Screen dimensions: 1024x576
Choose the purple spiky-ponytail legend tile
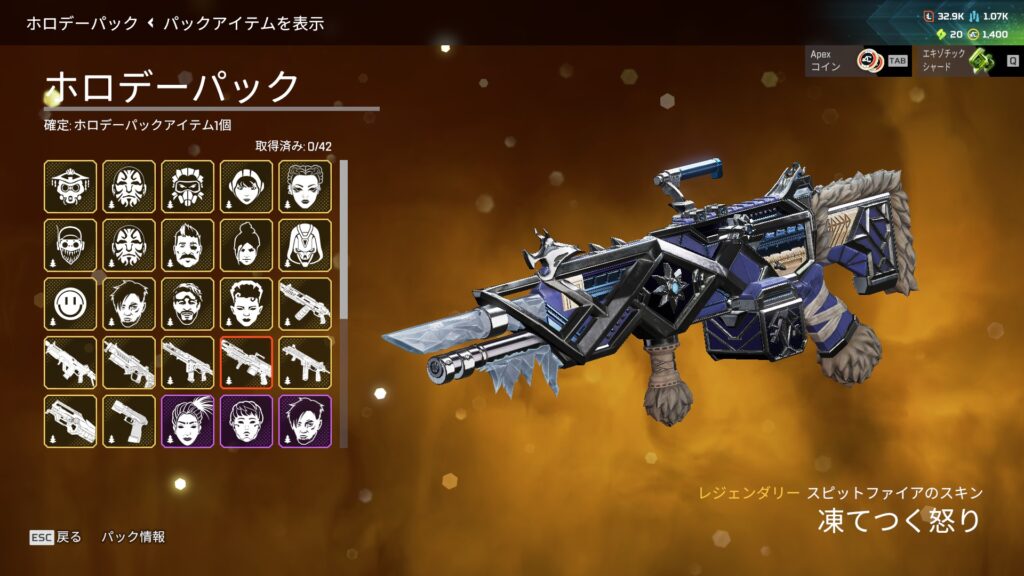pos(188,422)
